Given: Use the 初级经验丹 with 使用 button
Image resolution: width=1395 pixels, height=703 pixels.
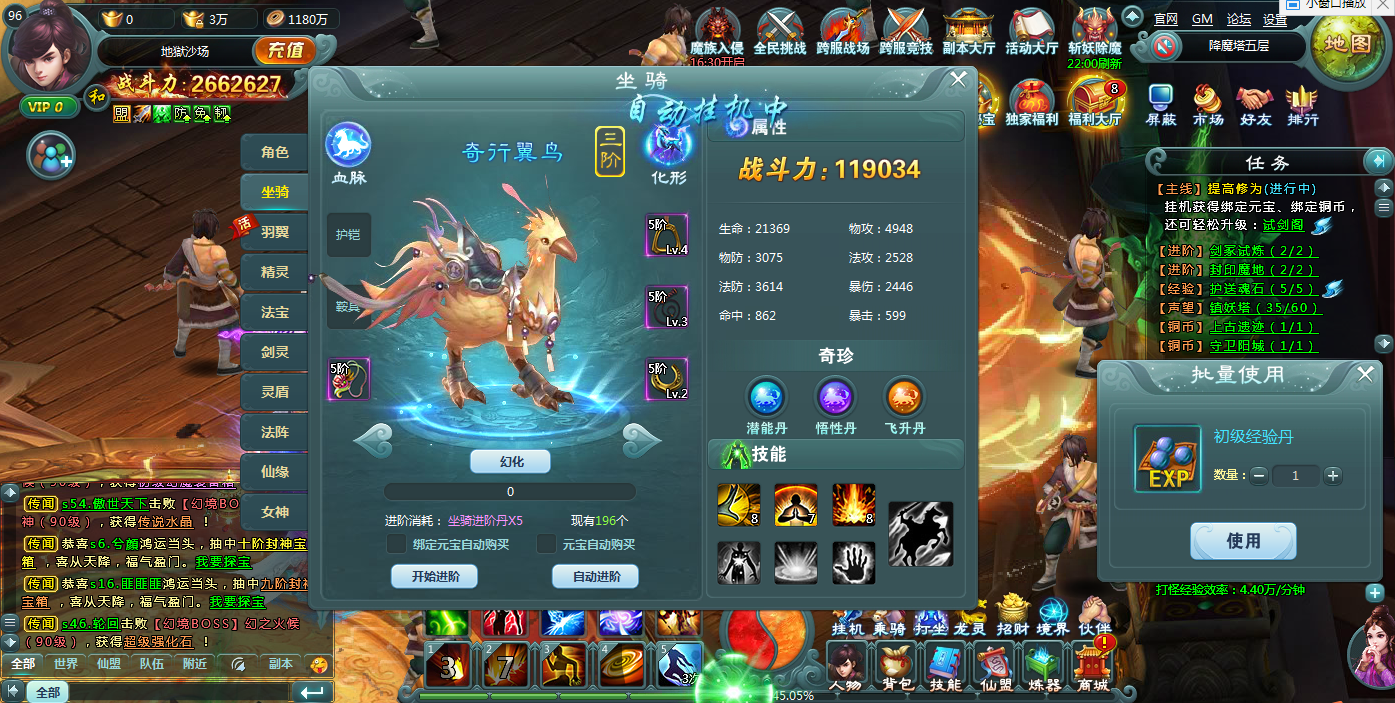Looking at the screenshot, I should [x=1243, y=541].
